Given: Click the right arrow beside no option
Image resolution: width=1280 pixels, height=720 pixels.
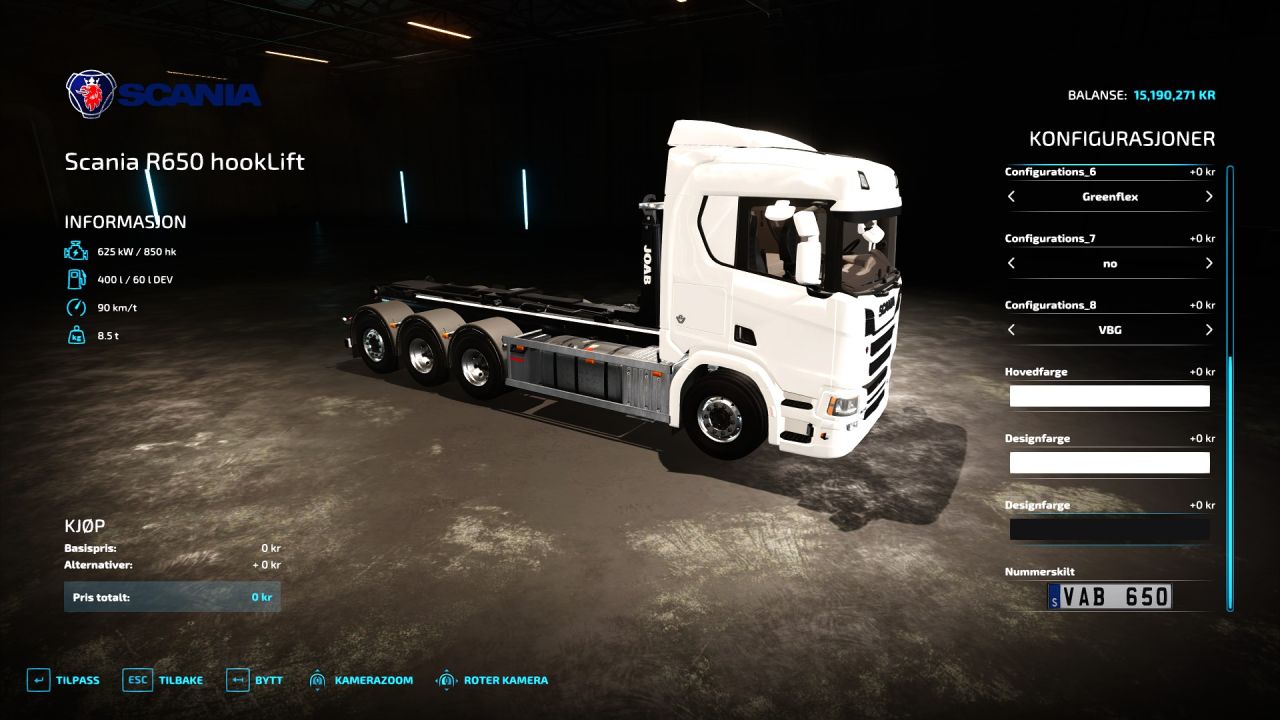Looking at the screenshot, I should pos(1209,263).
